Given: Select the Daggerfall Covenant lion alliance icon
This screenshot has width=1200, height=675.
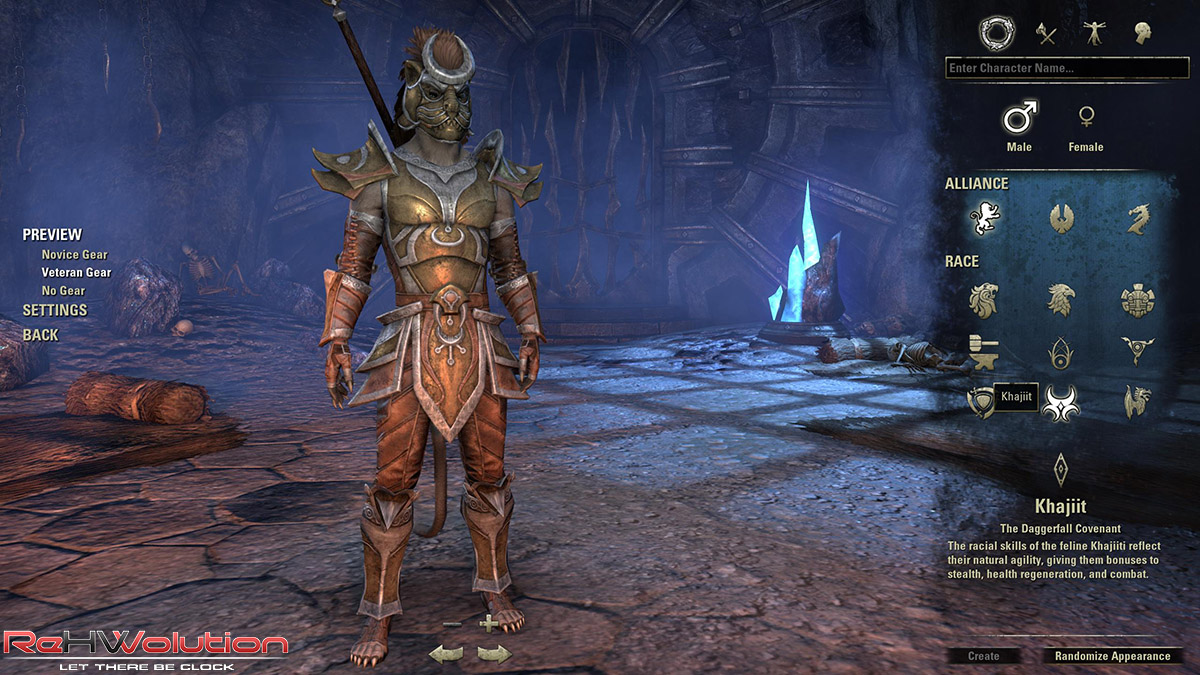Looking at the screenshot, I should [x=985, y=218].
